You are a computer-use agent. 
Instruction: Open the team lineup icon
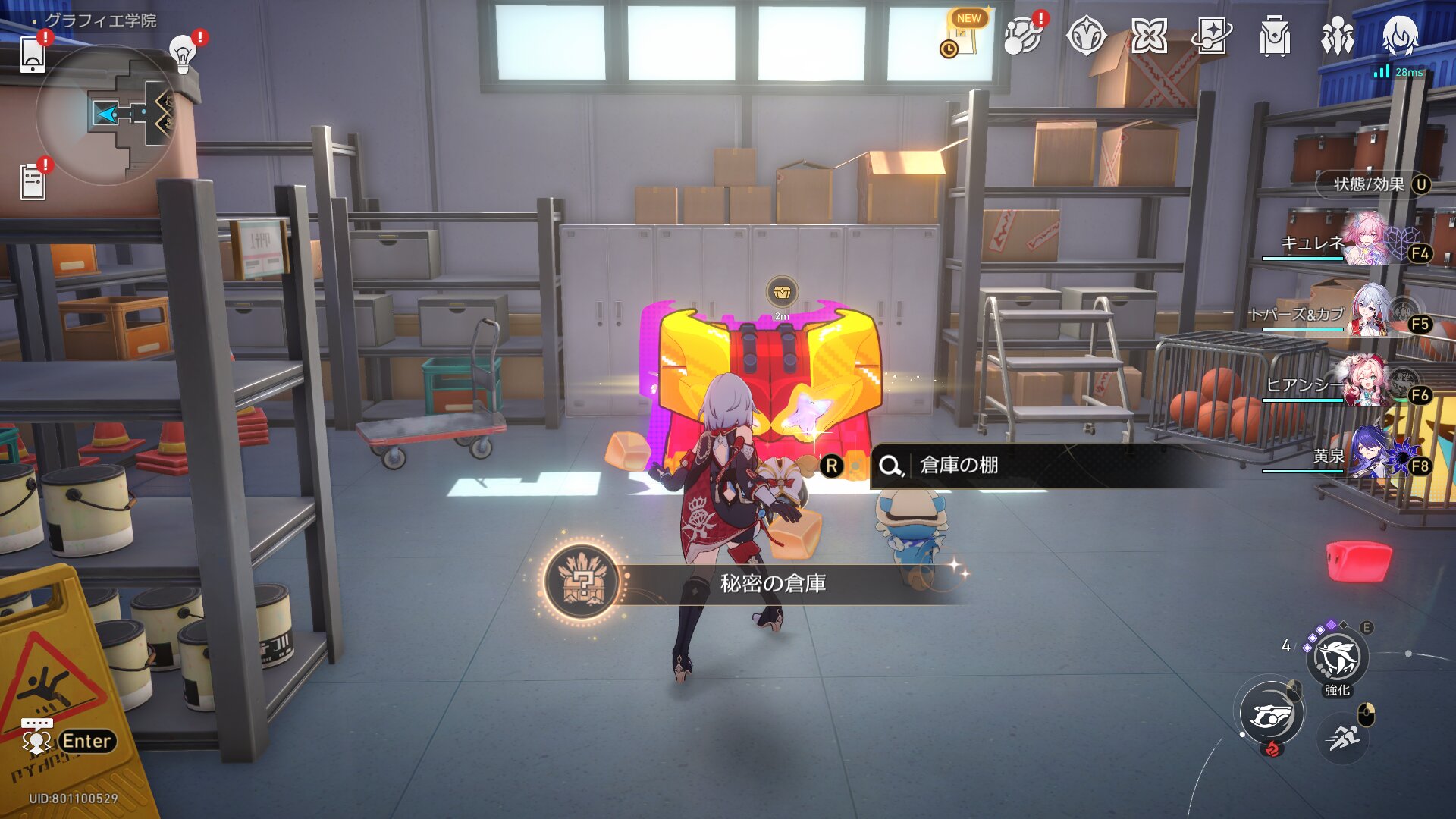[x=1337, y=36]
